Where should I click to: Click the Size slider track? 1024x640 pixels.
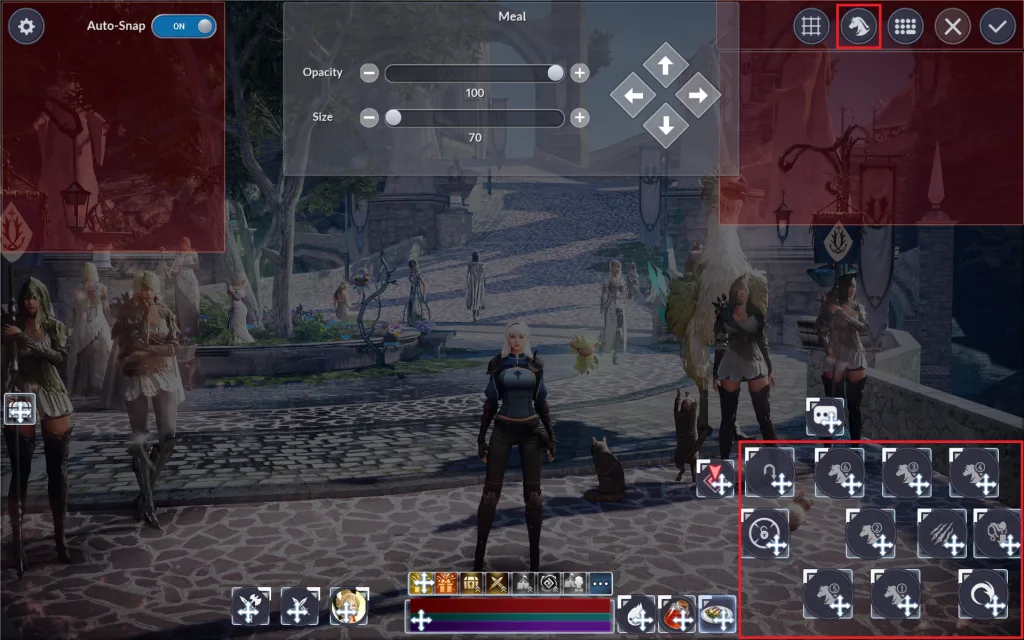(474, 118)
